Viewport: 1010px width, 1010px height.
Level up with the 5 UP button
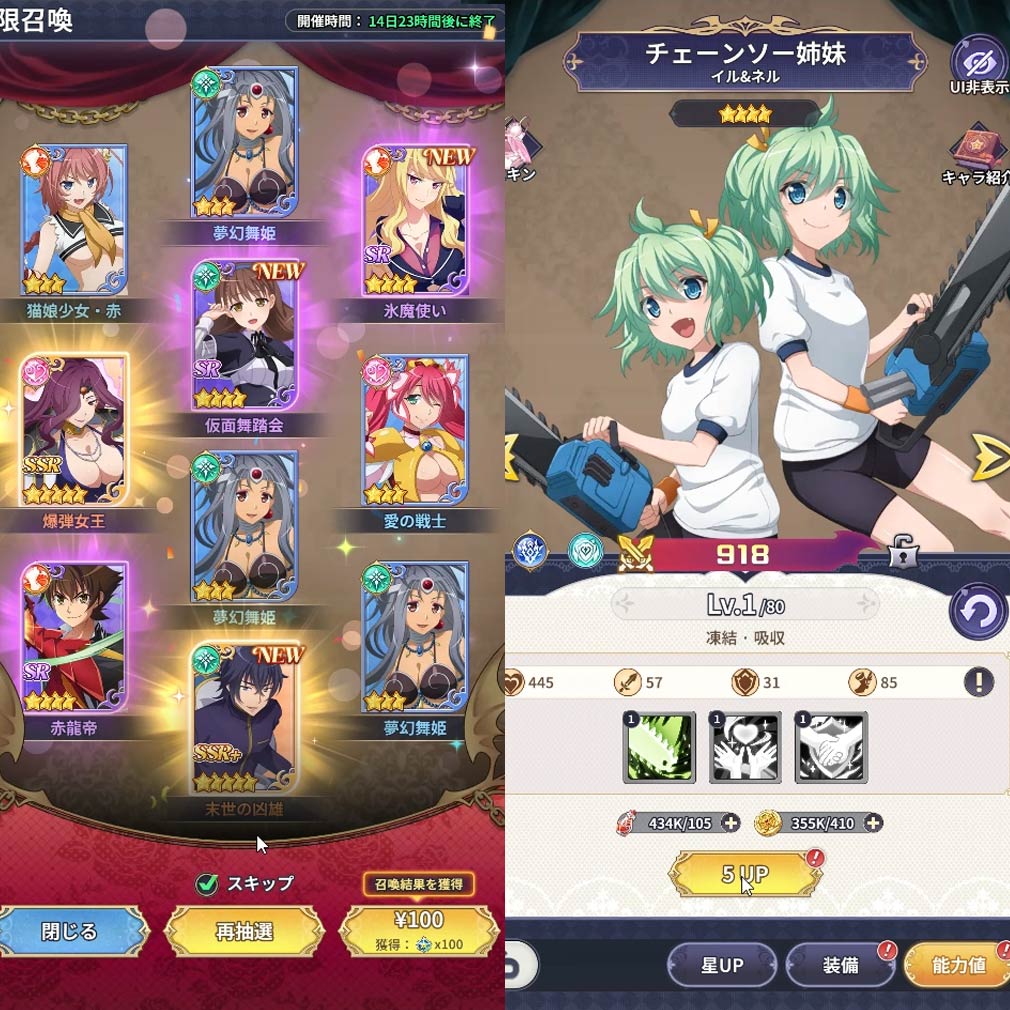(745, 875)
